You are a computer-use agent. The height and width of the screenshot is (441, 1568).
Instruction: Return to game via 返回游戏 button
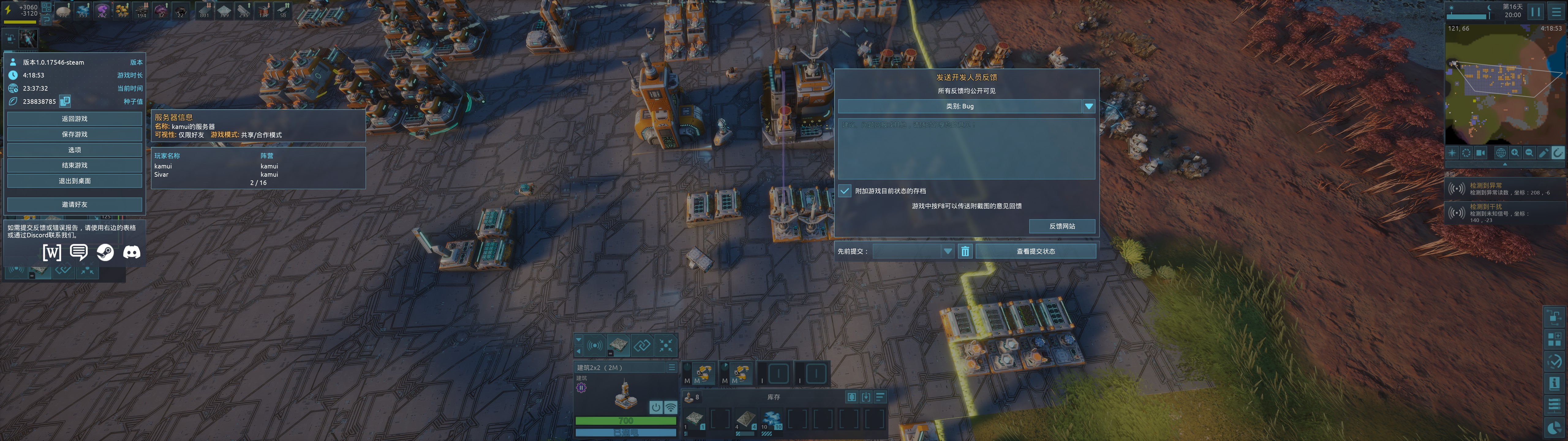click(x=74, y=119)
